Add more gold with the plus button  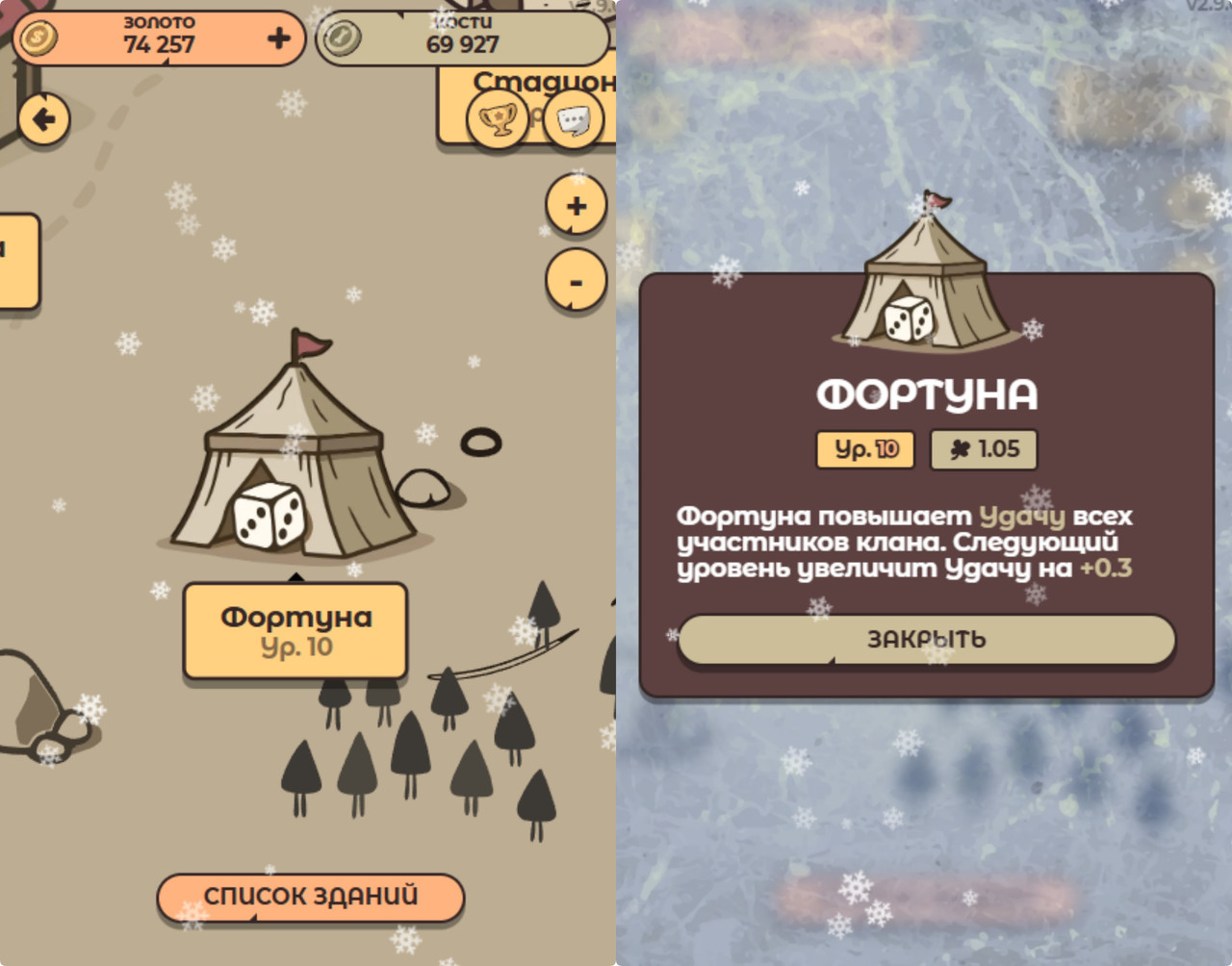(279, 38)
